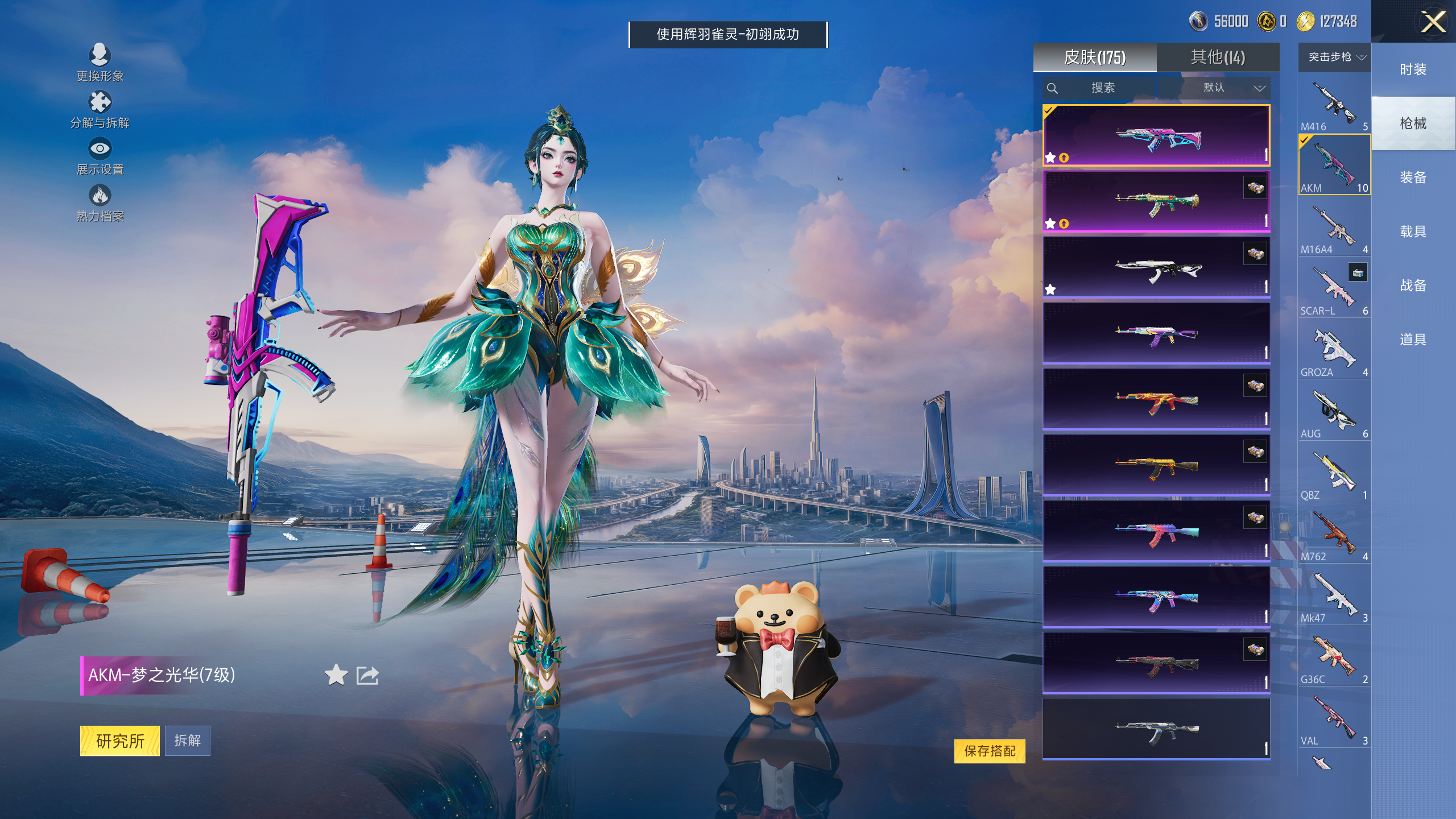Screen dimensions: 1456x819
Task: Click the 保存搭配 button
Action: coord(990,751)
